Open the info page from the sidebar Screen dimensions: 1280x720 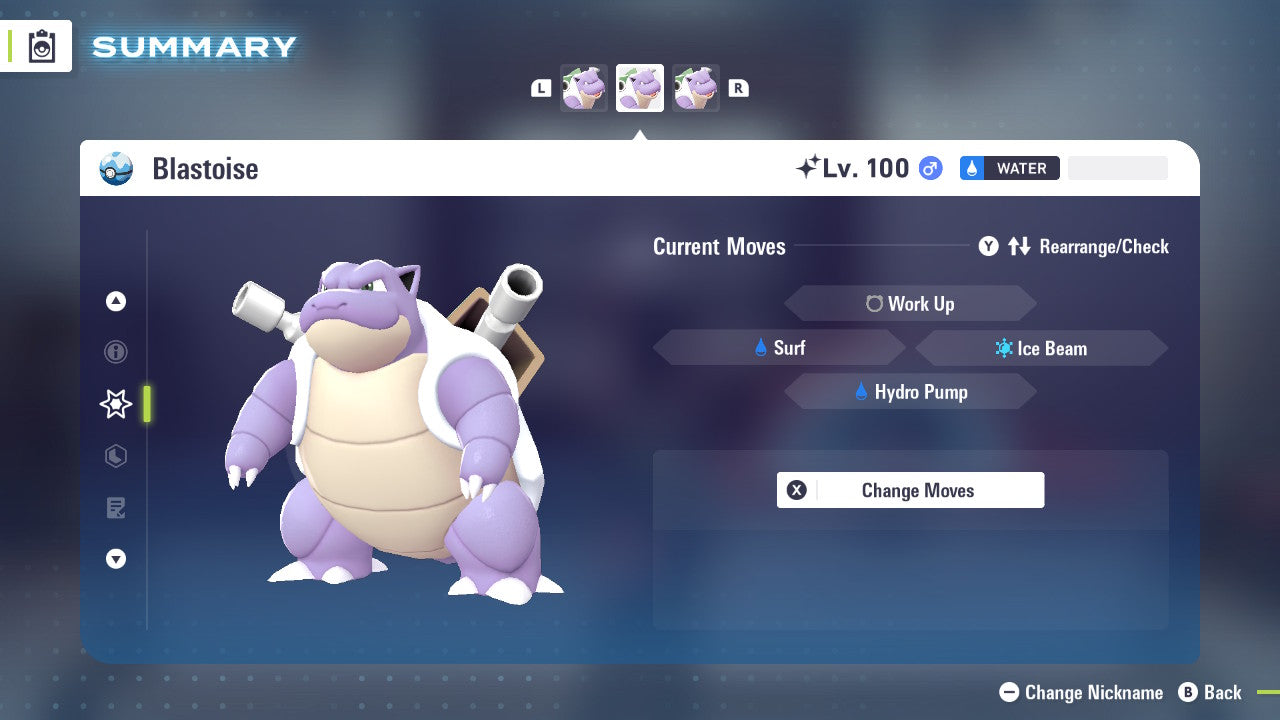coord(115,352)
